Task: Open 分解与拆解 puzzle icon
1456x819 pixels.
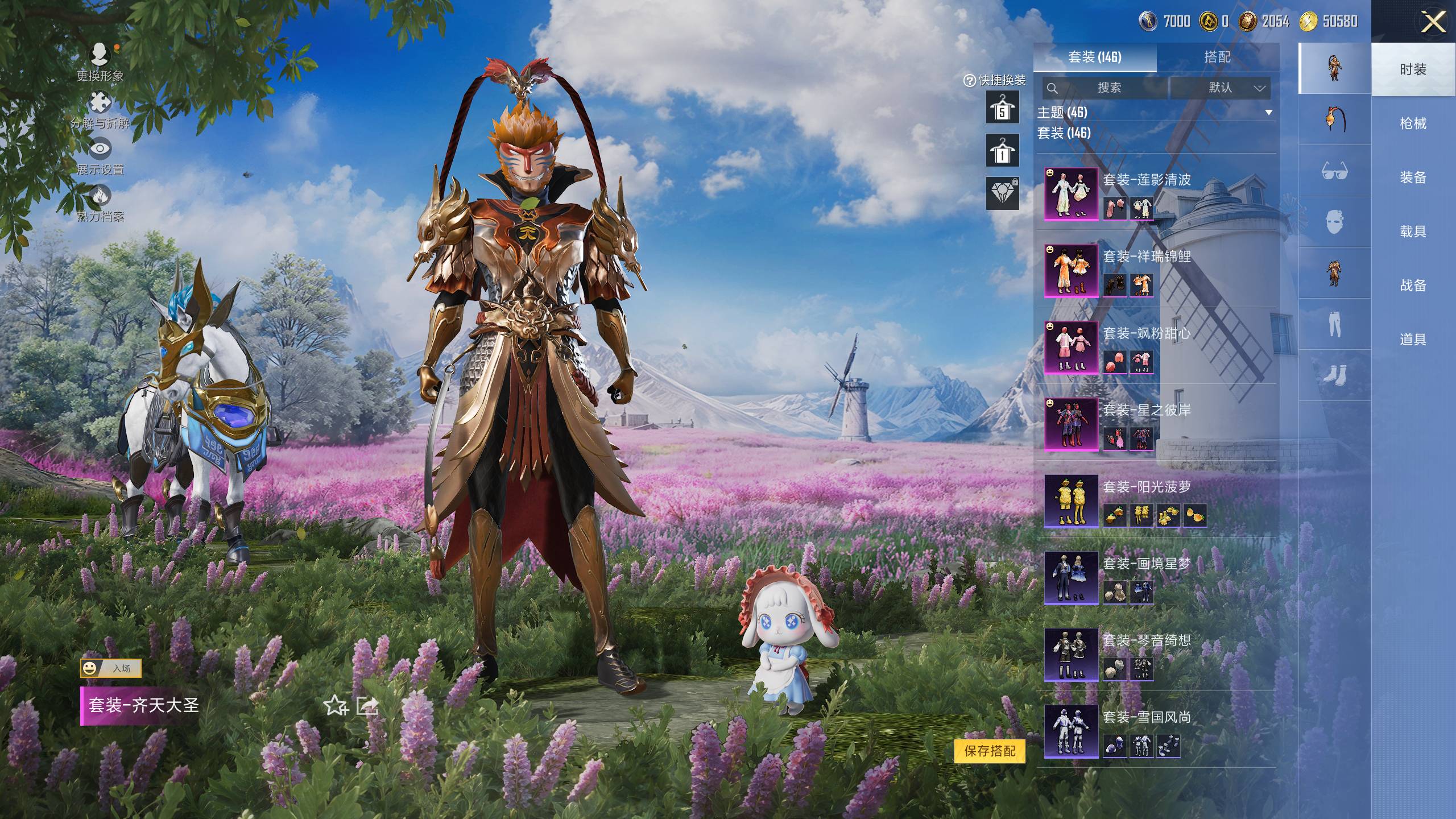Action: click(100, 109)
